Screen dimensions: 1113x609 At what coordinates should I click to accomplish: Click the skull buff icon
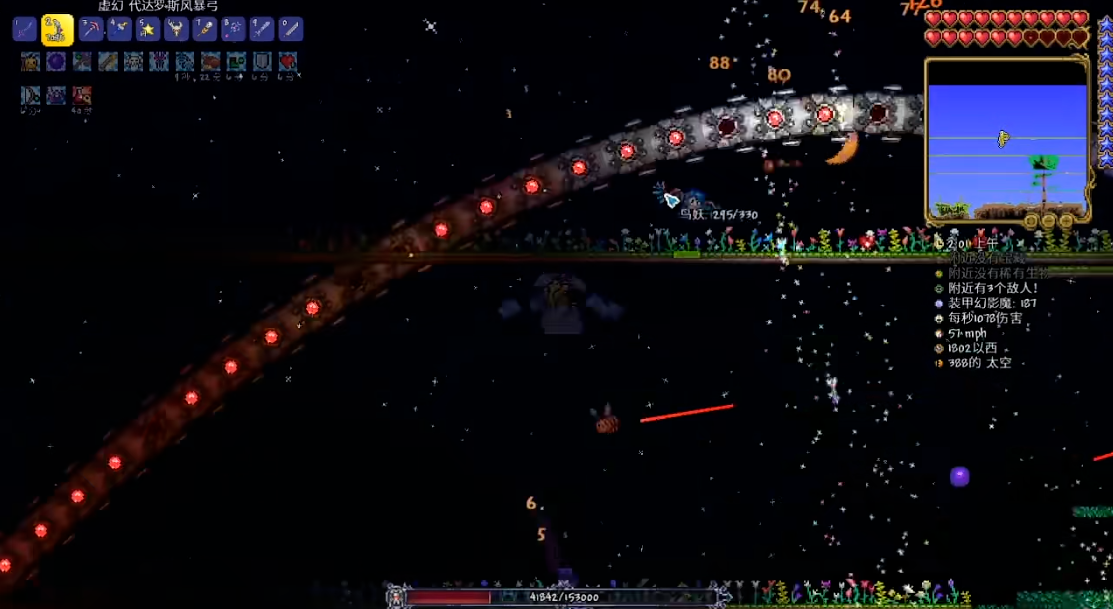click(x=134, y=62)
